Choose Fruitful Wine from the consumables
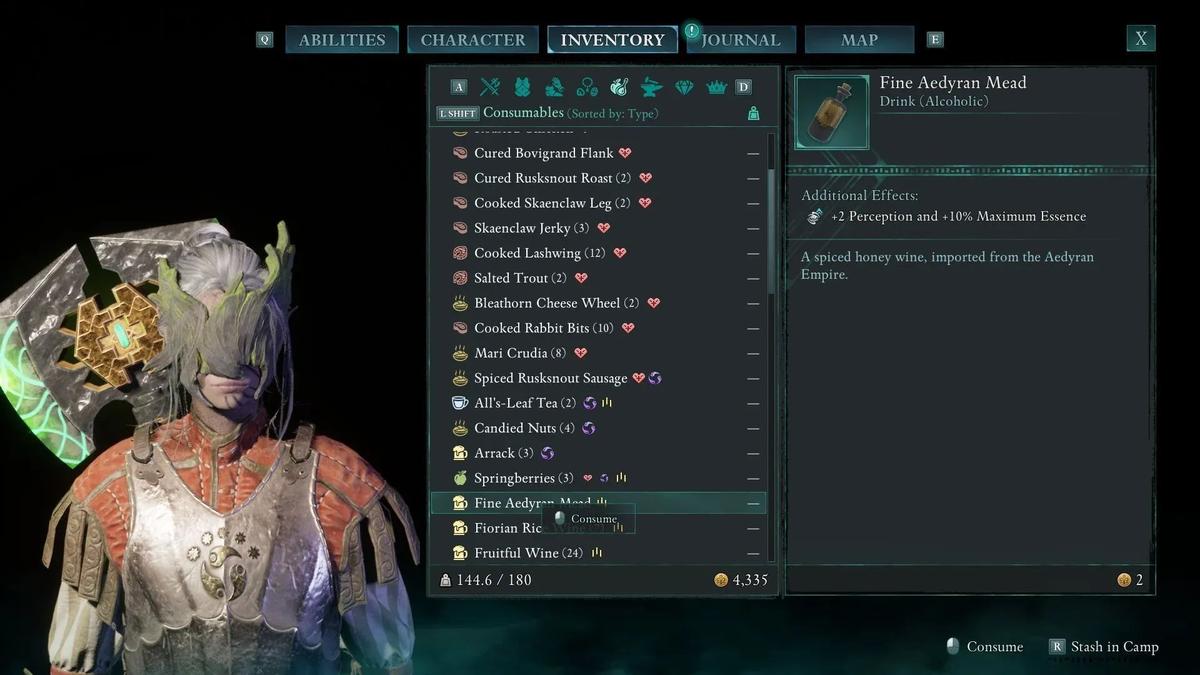 (x=516, y=553)
